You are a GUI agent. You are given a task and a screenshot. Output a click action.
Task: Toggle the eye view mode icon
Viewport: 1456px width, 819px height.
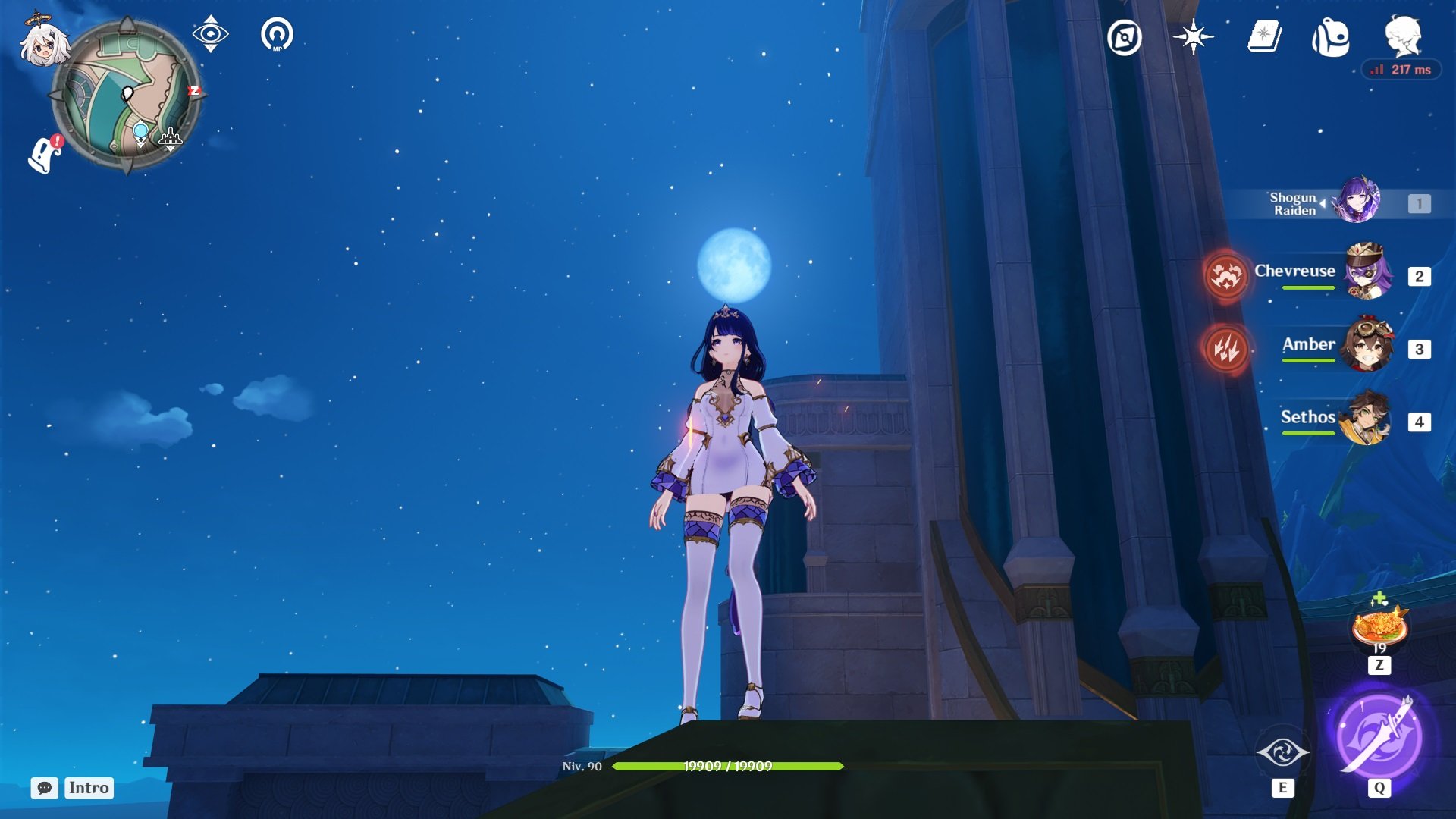tap(210, 34)
